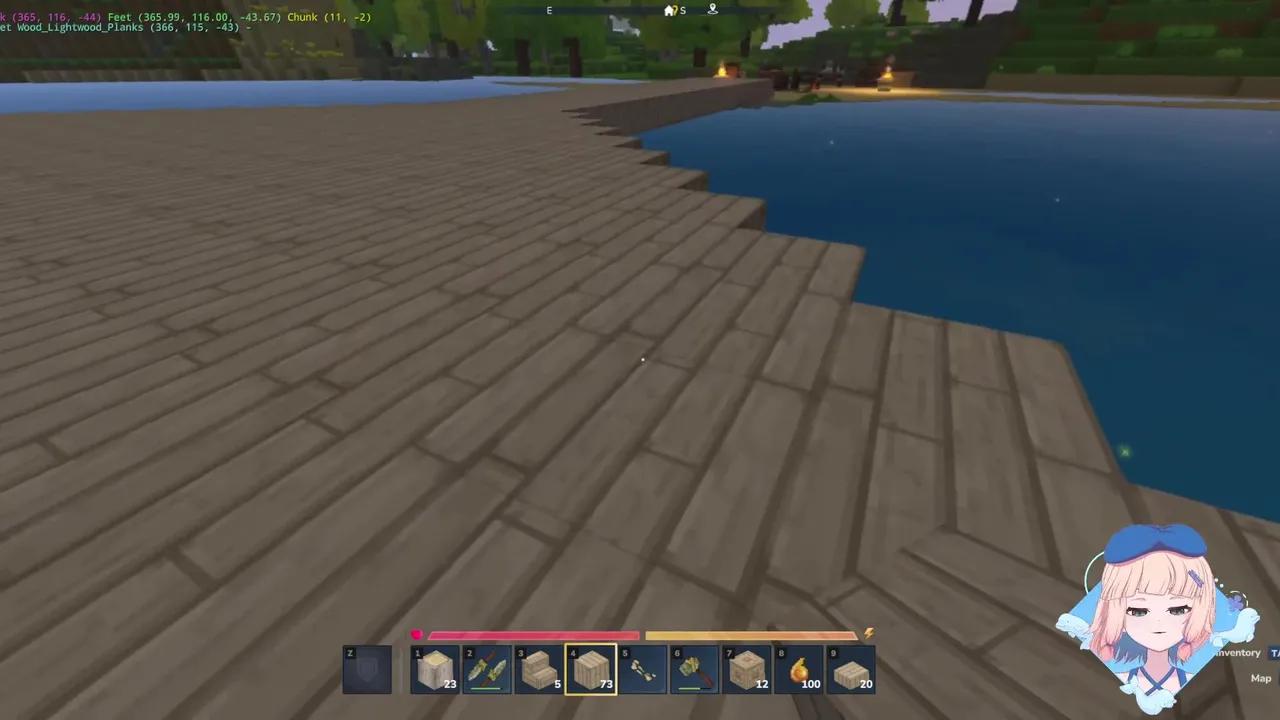This screenshot has width=1280, height=720.
Task: Click the lightning bolt beside the stamina bar
Action: click(868, 633)
